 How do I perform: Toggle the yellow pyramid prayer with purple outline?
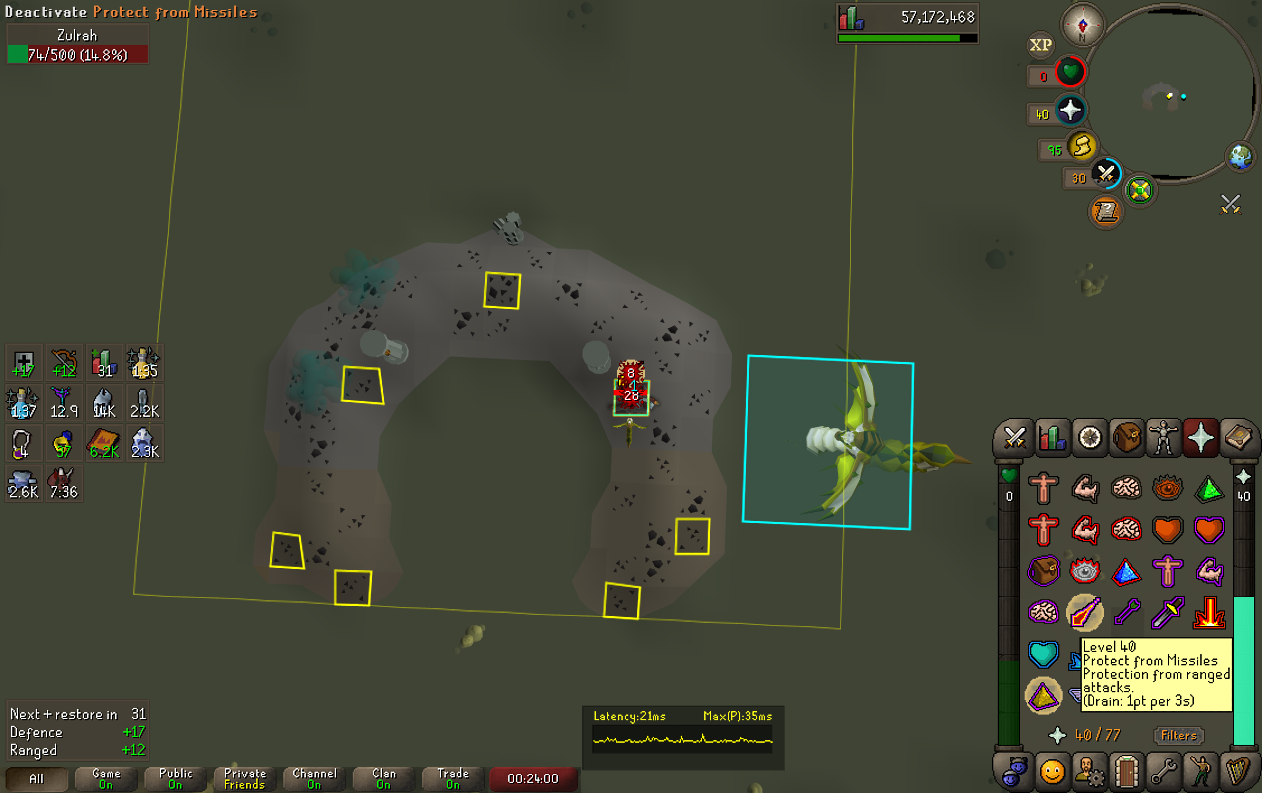pos(1043,693)
